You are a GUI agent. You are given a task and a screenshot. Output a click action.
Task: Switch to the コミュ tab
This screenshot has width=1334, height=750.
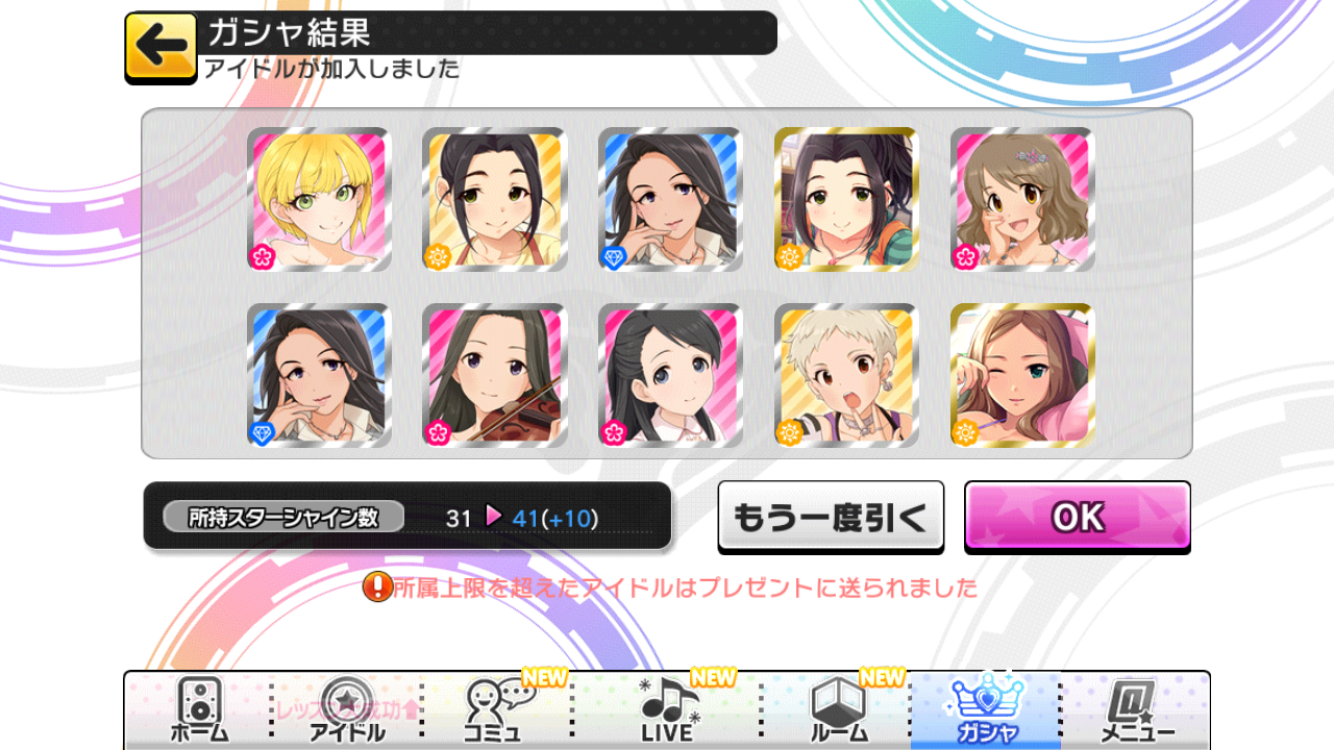pyautogui.click(x=497, y=710)
